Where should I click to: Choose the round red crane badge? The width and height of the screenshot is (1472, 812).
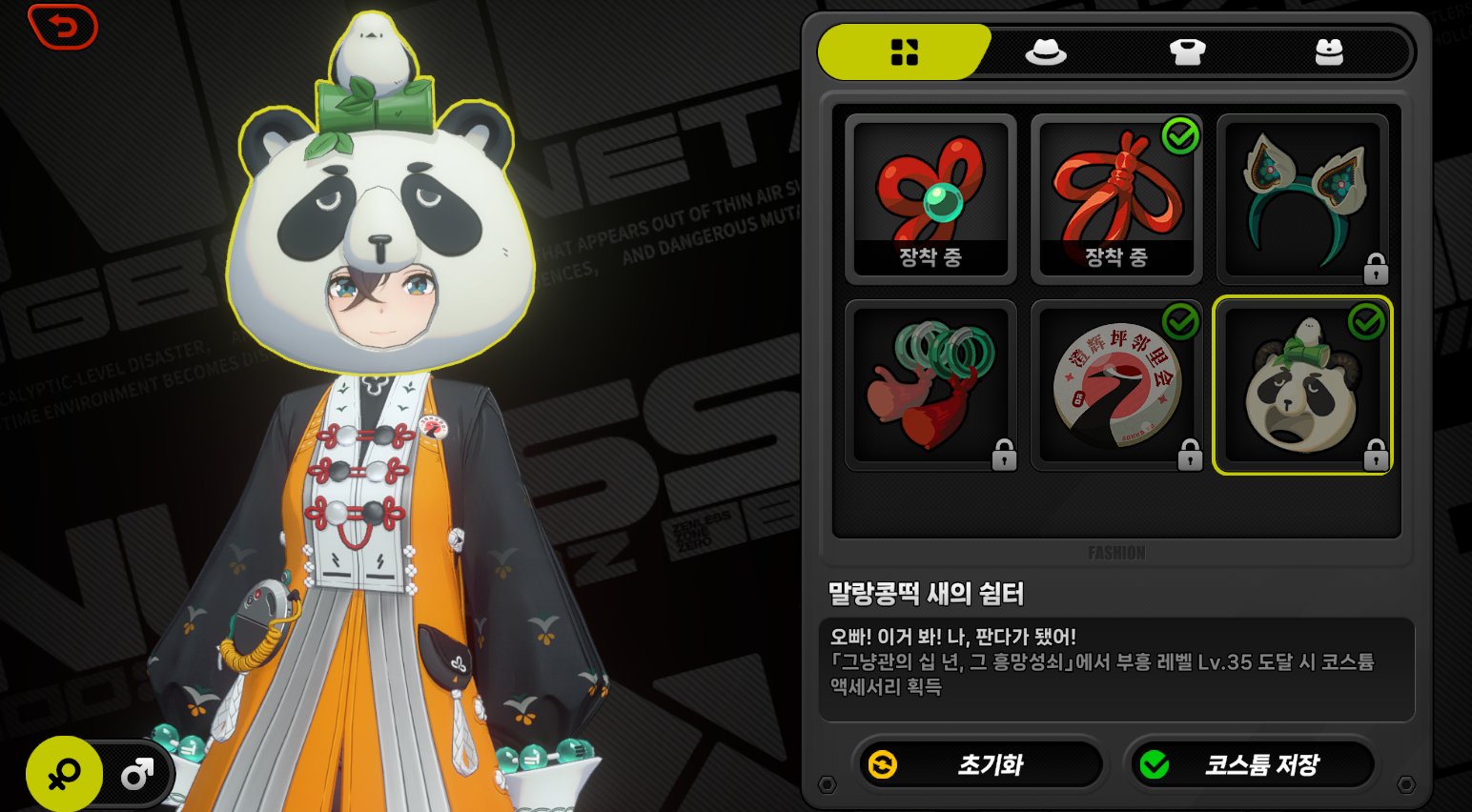click(x=1116, y=385)
